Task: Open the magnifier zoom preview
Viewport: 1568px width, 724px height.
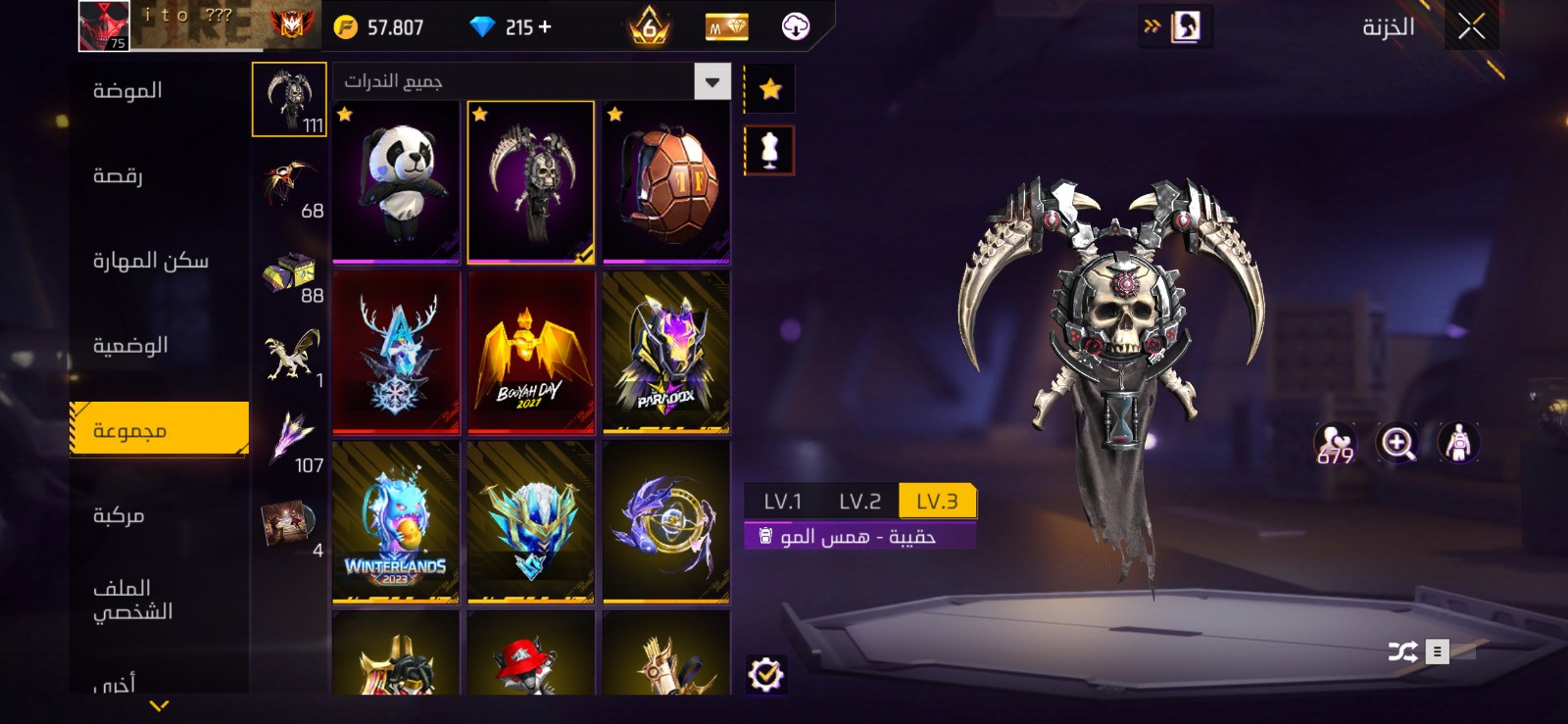Action: (x=1397, y=443)
